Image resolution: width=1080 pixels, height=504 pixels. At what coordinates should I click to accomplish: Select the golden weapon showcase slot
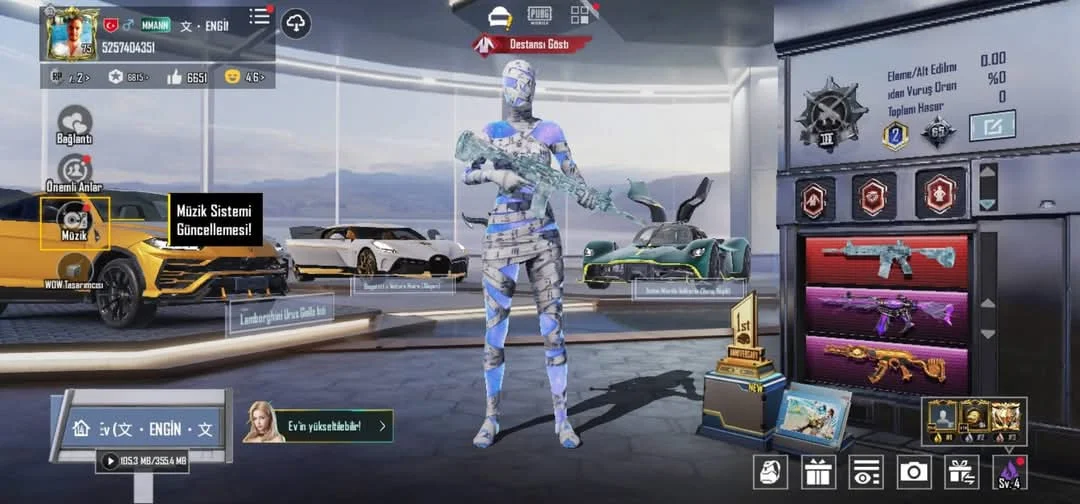coord(887,364)
